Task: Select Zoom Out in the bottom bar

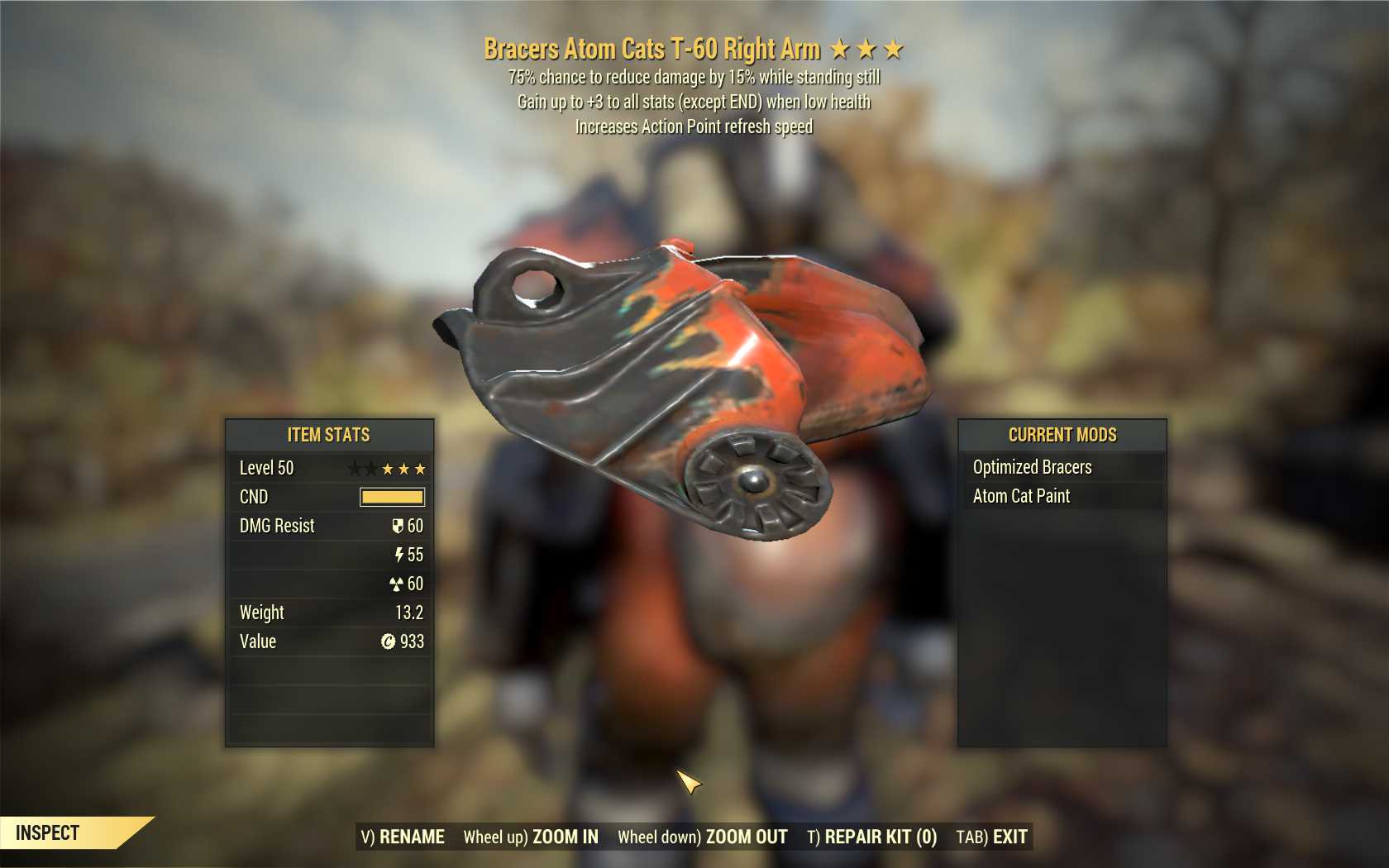Action: tap(703, 837)
